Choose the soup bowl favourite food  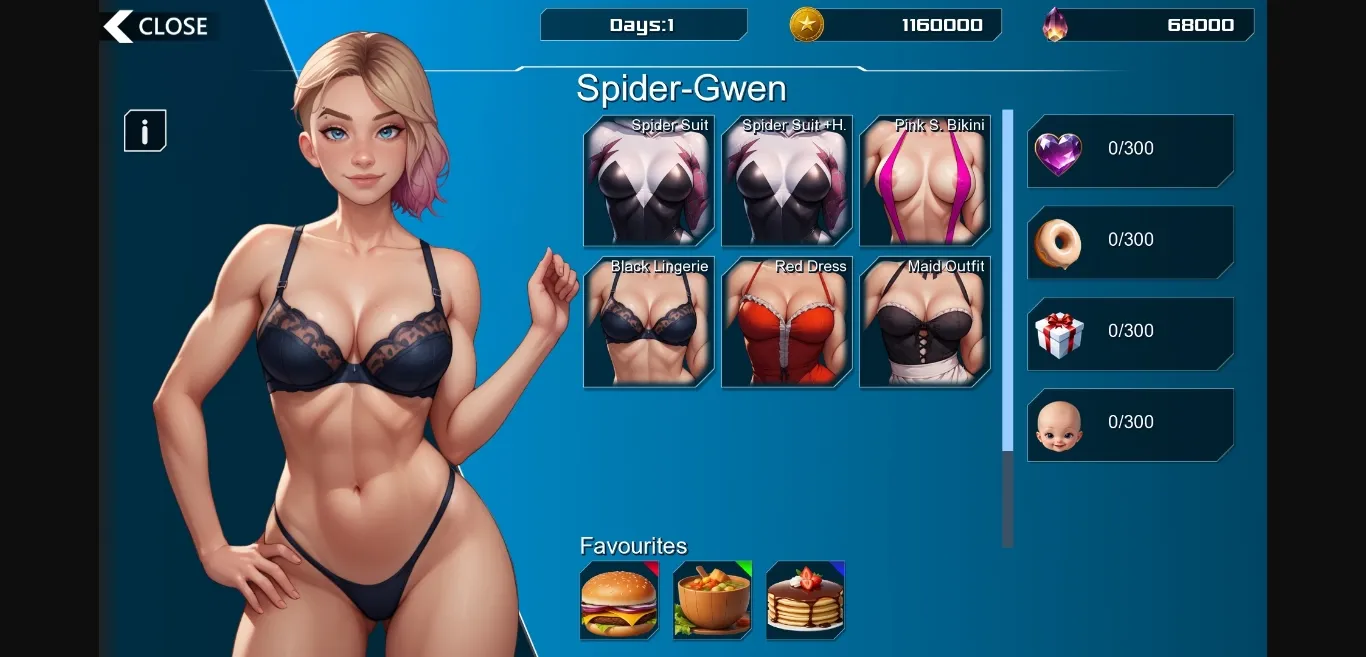[712, 600]
